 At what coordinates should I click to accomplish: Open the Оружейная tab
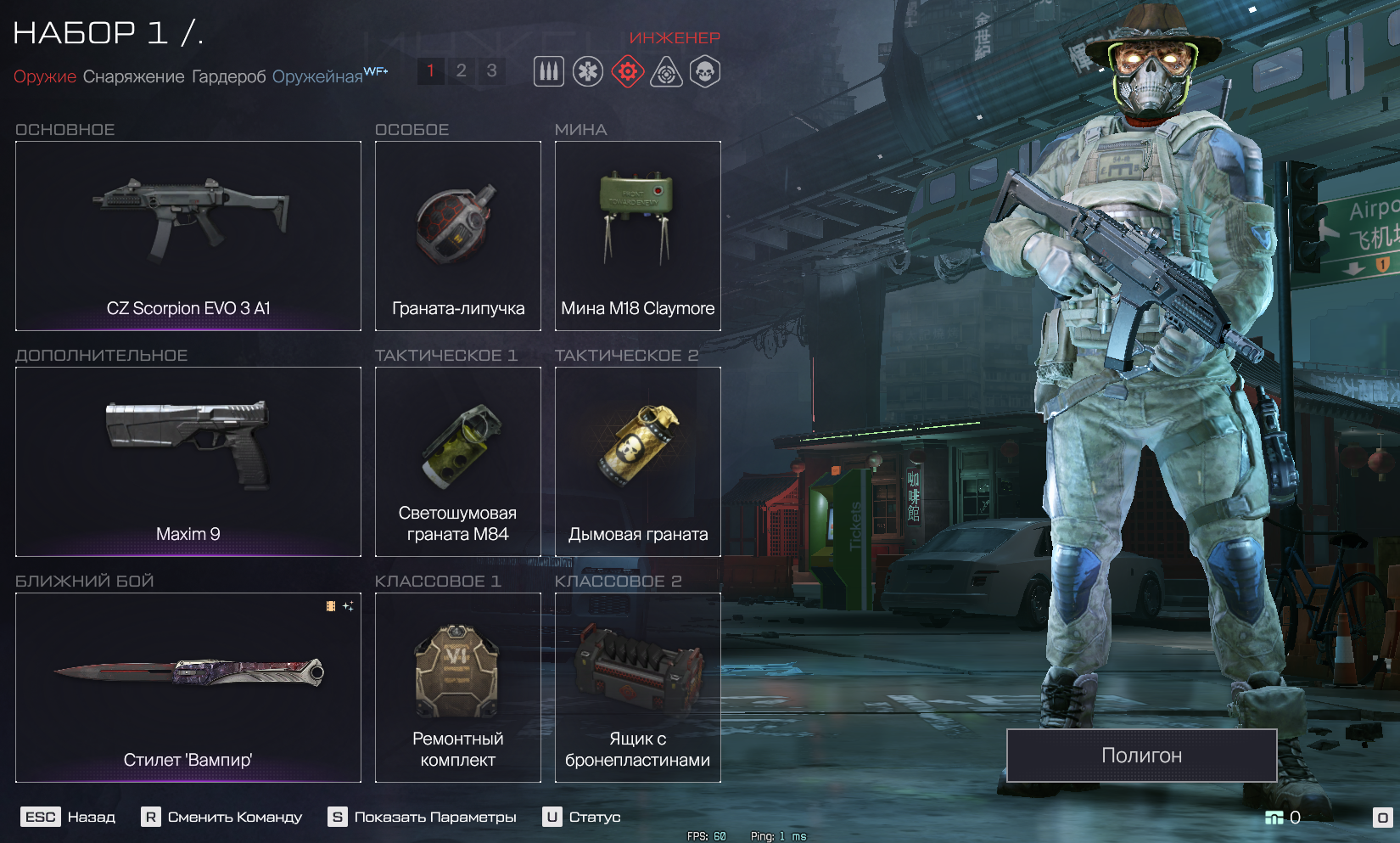pos(317,76)
